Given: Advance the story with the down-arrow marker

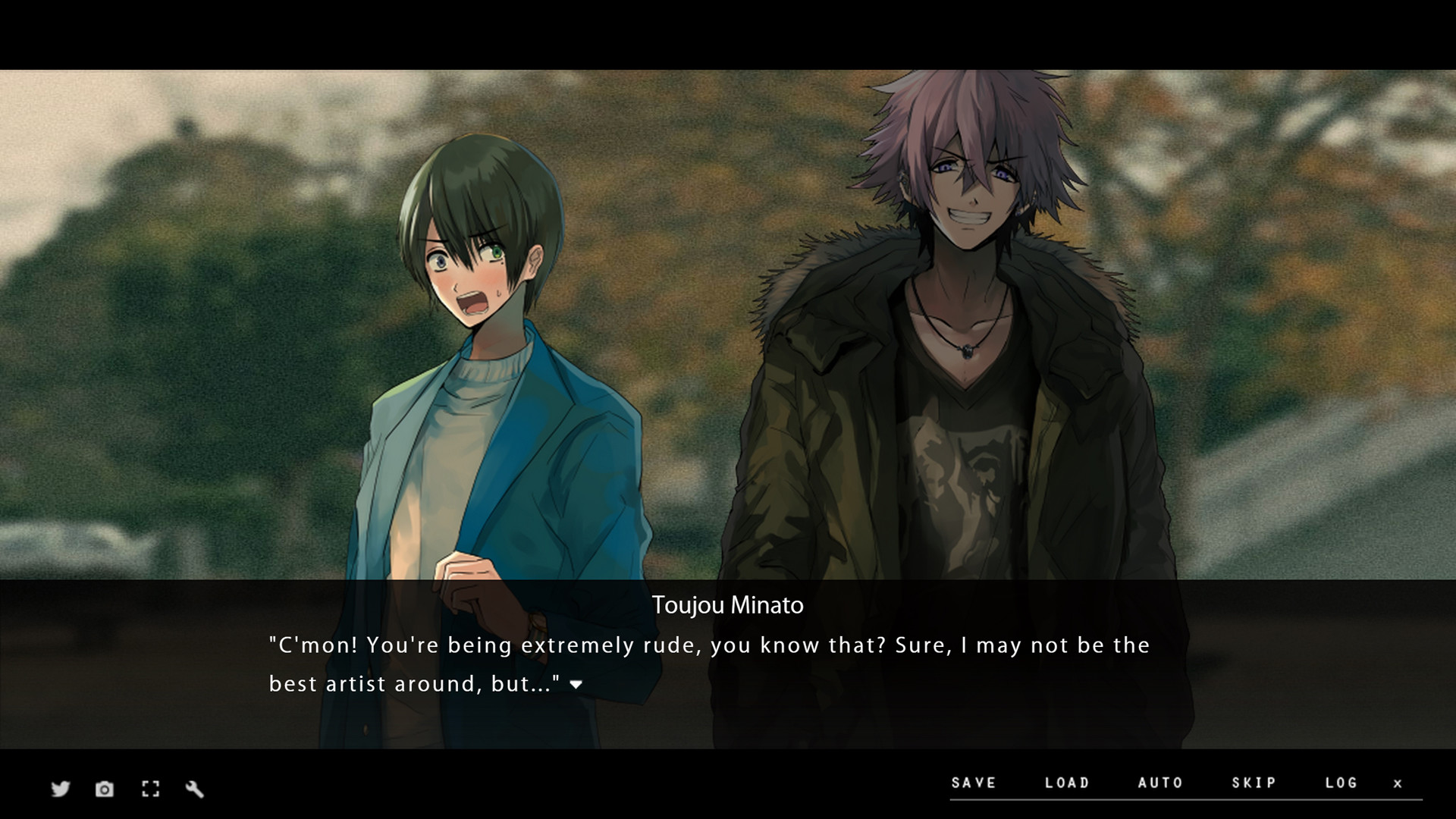Looking at the screenshot, I should [577, 684].
